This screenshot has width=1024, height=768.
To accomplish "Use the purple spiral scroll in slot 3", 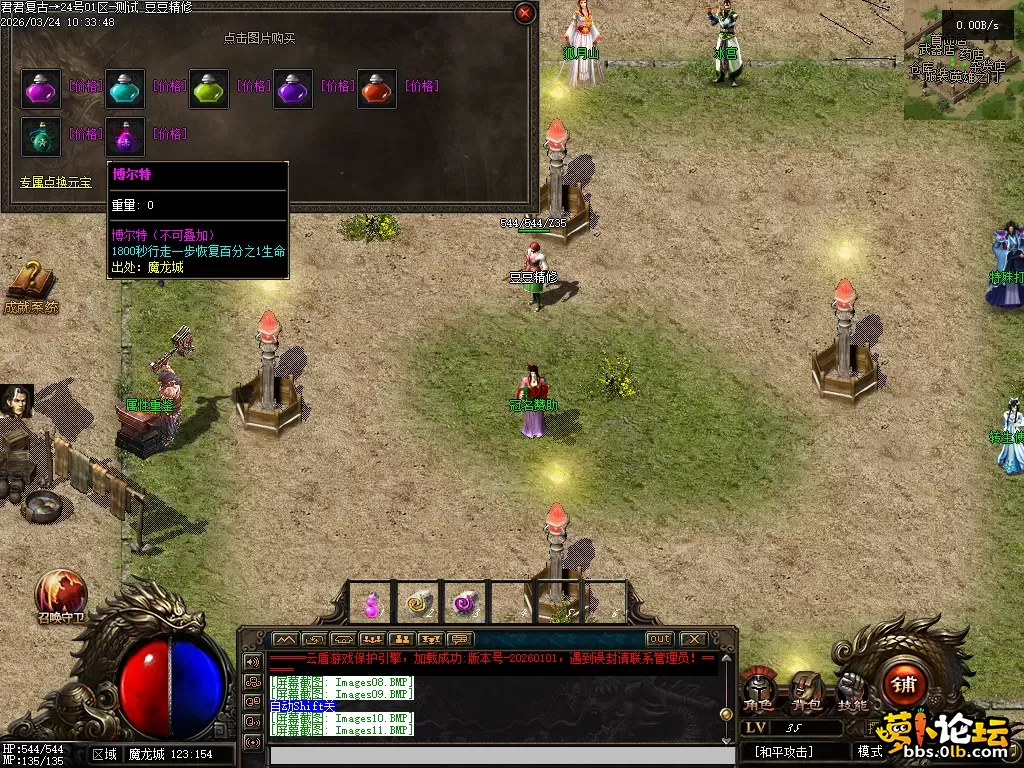I will click(463, 604).
